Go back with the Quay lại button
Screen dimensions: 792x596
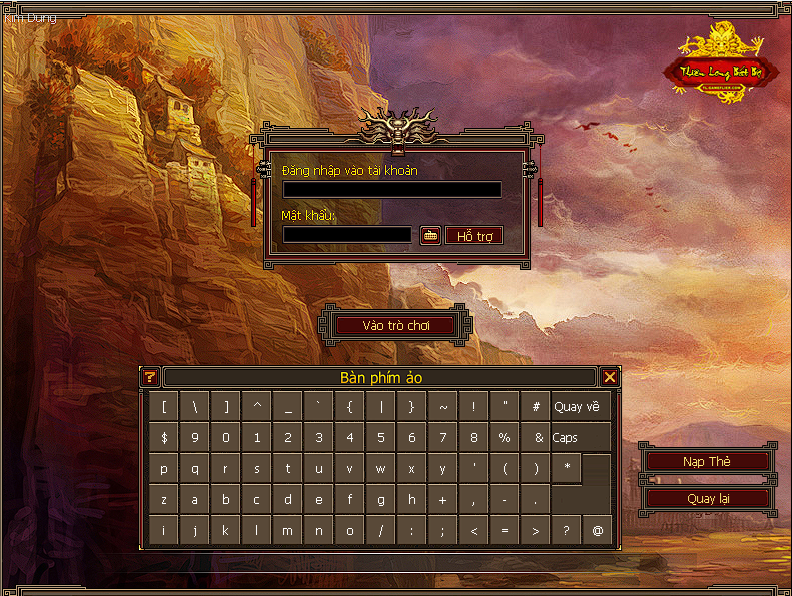coord(707,498)
